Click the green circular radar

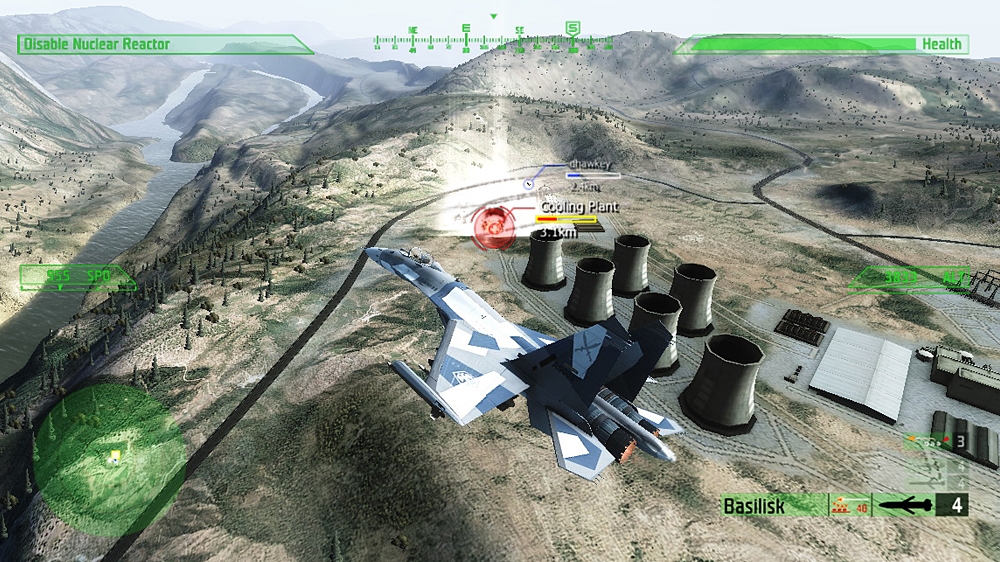(x=110, y=457)
